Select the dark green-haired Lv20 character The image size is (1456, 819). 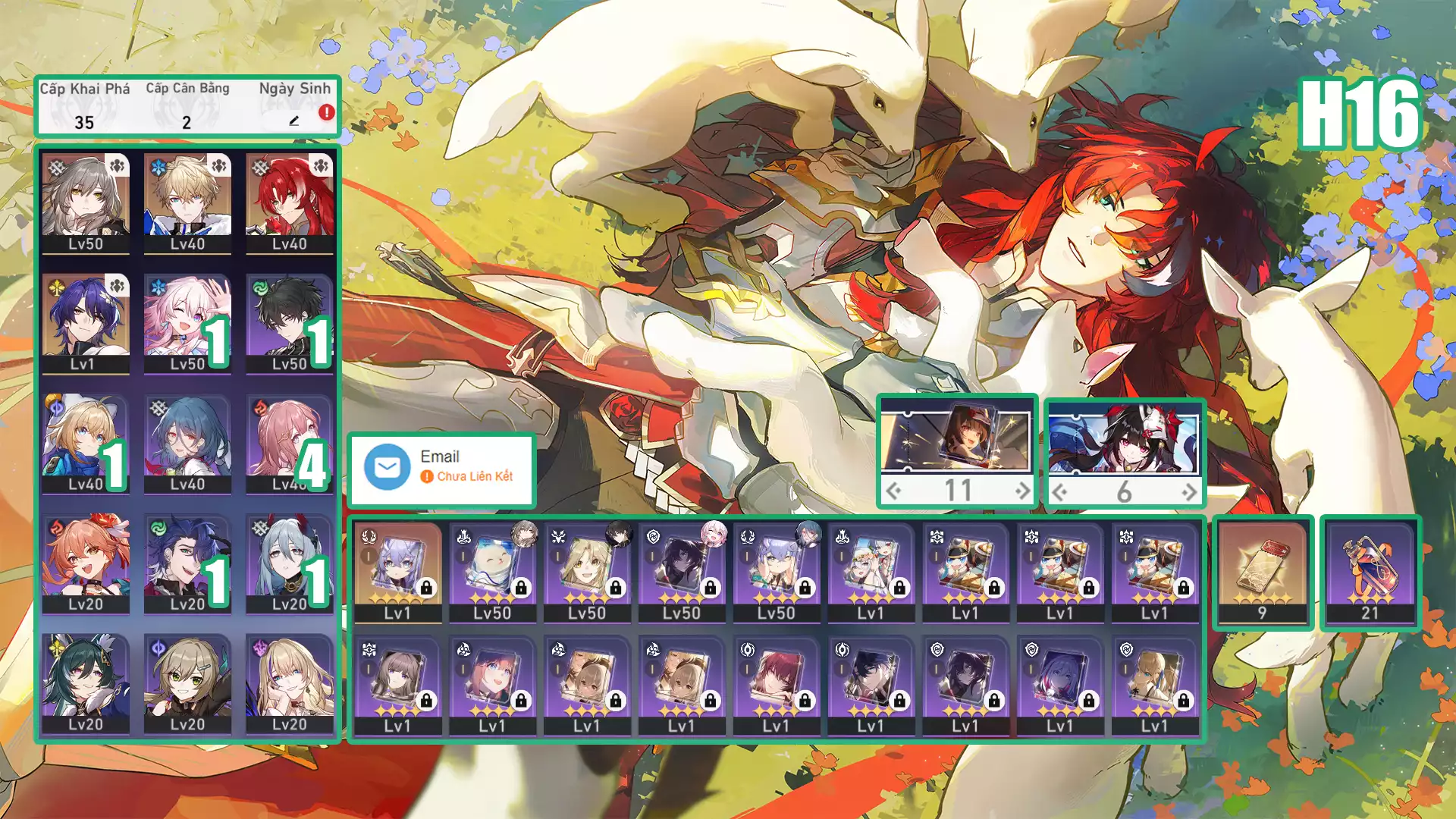pos(86,683)
